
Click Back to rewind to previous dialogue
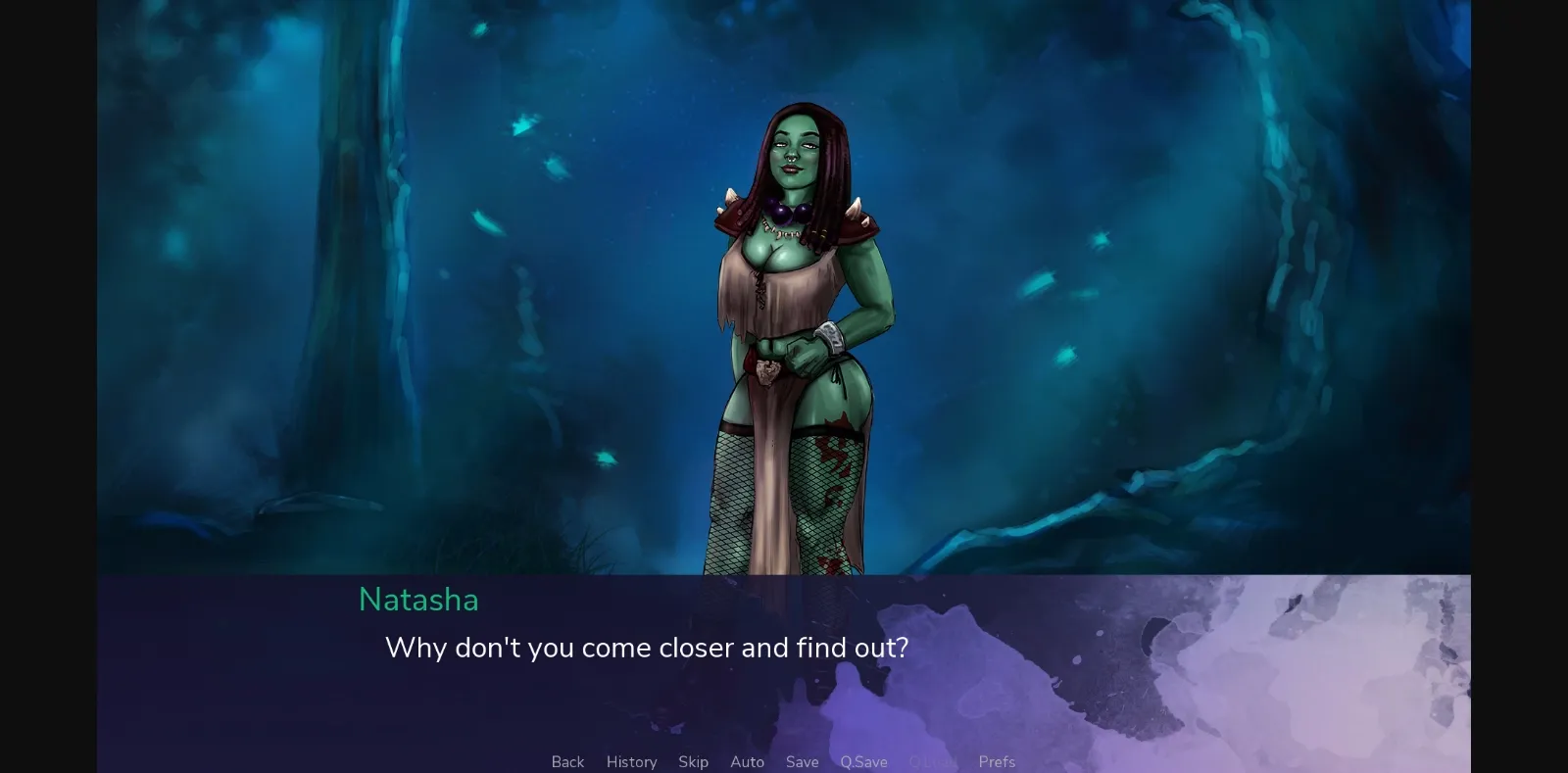[567, 761]
